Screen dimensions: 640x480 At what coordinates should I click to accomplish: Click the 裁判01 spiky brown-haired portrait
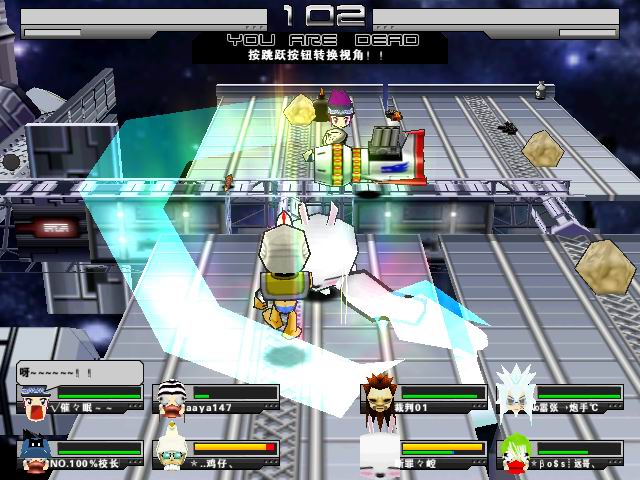click(377, 395)
